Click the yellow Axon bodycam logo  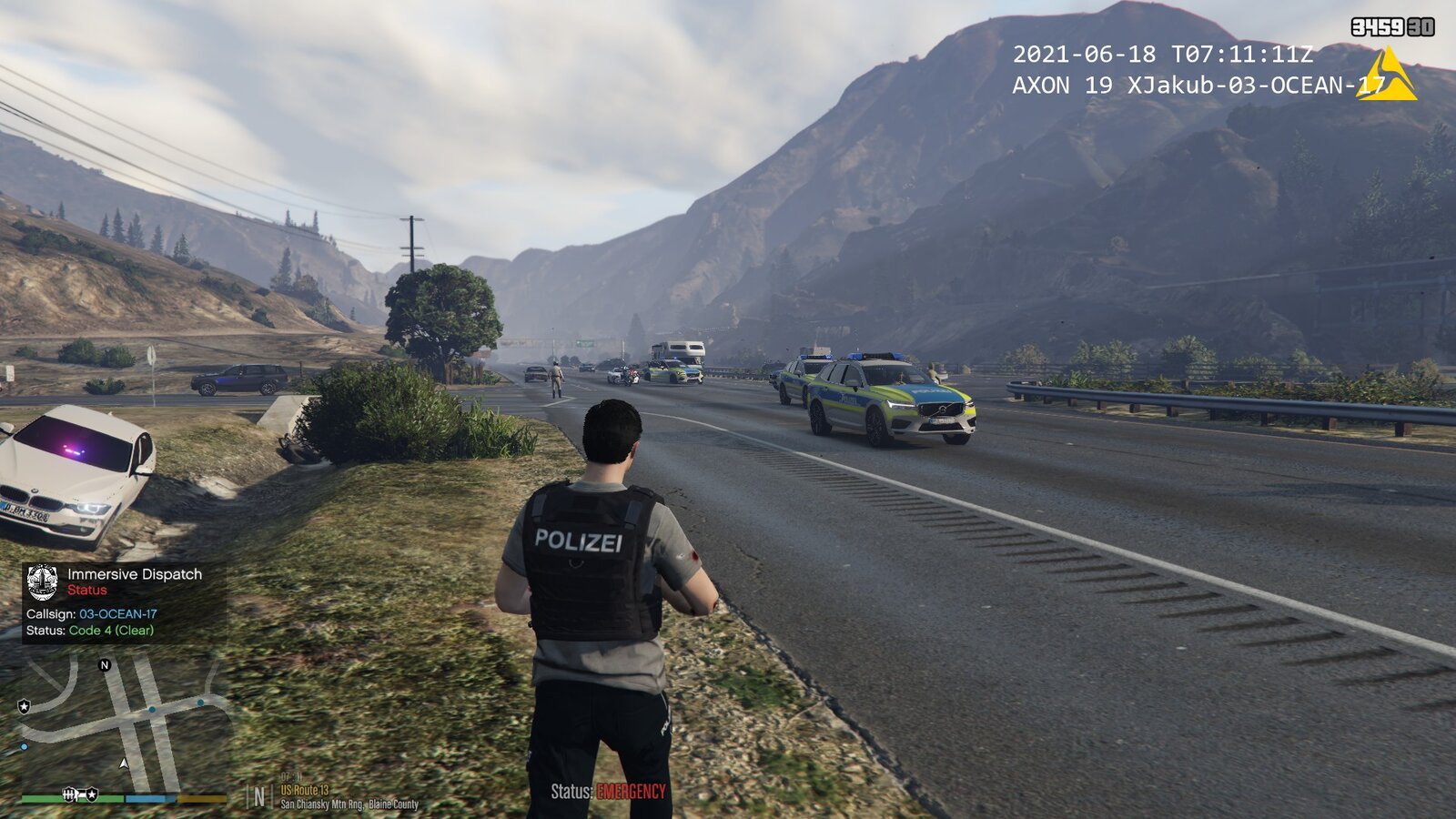point(1387,76)
